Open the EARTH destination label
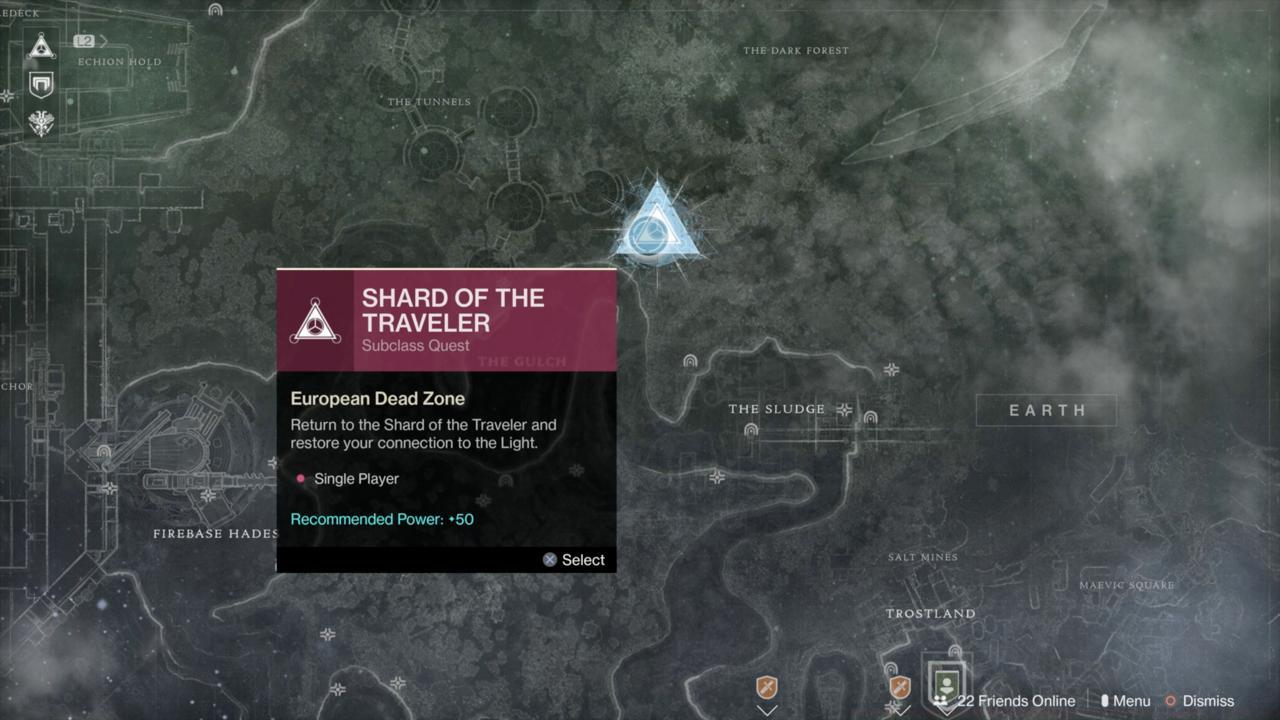This screenshot has height=720, width=1280. (x=1046, y=410)
